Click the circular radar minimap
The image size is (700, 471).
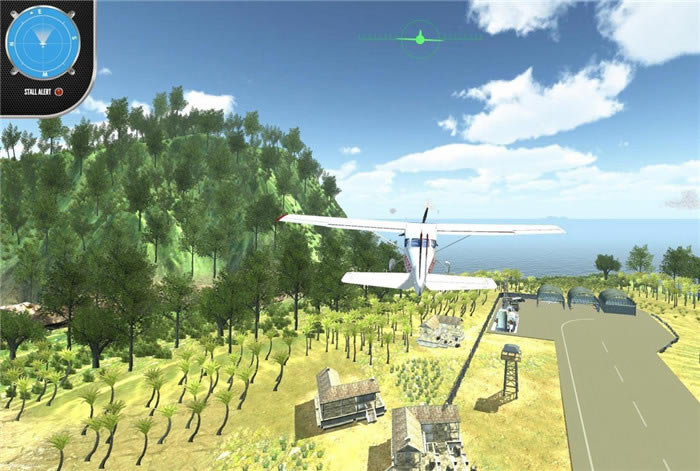[41, 42]
